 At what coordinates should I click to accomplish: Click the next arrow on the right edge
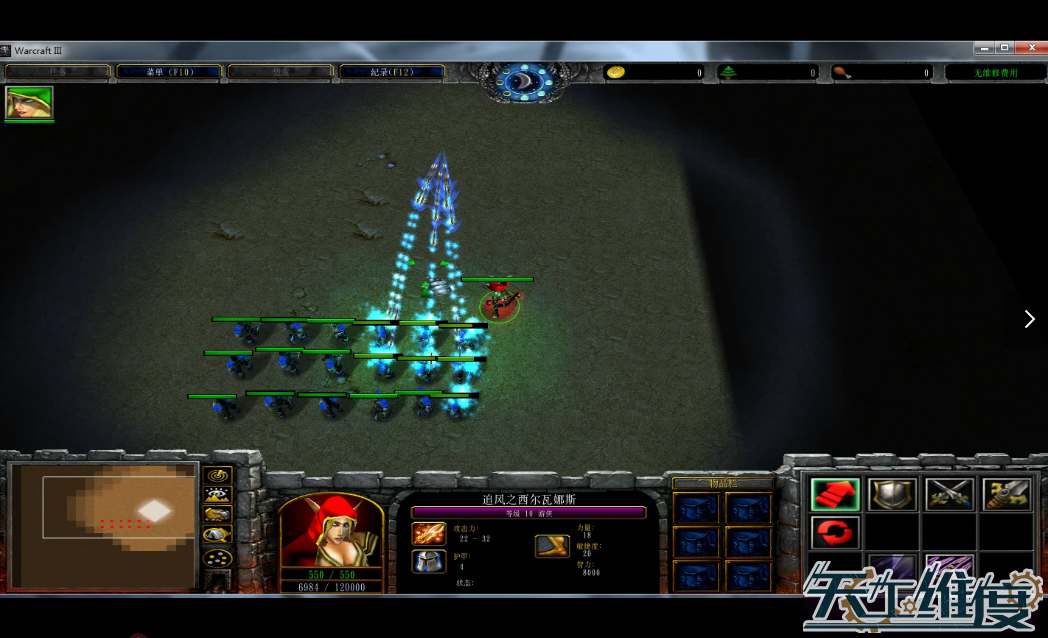tap(1029, 319)
